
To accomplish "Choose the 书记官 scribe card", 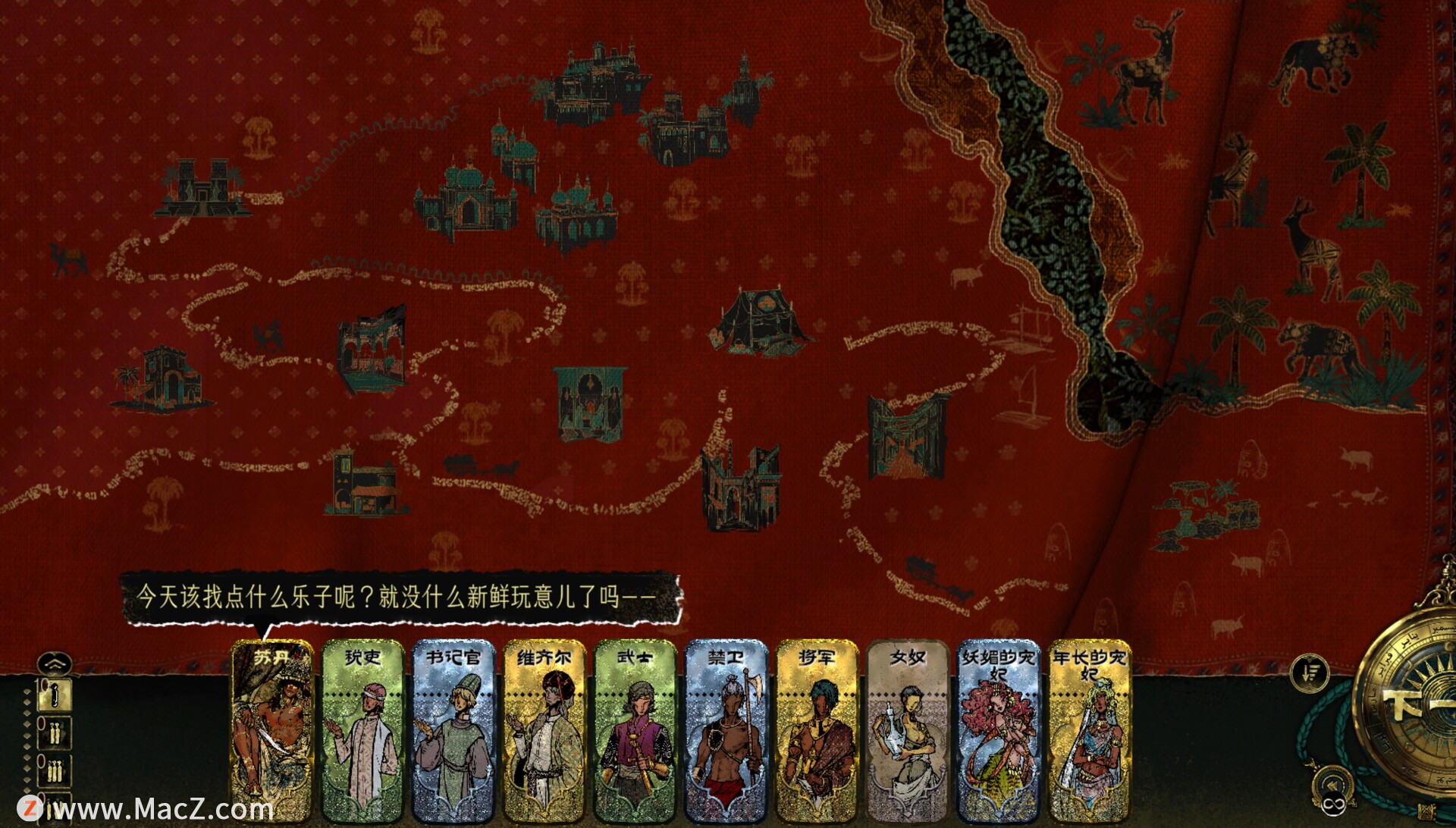I will pyautogui.click(x=453, y=732).
